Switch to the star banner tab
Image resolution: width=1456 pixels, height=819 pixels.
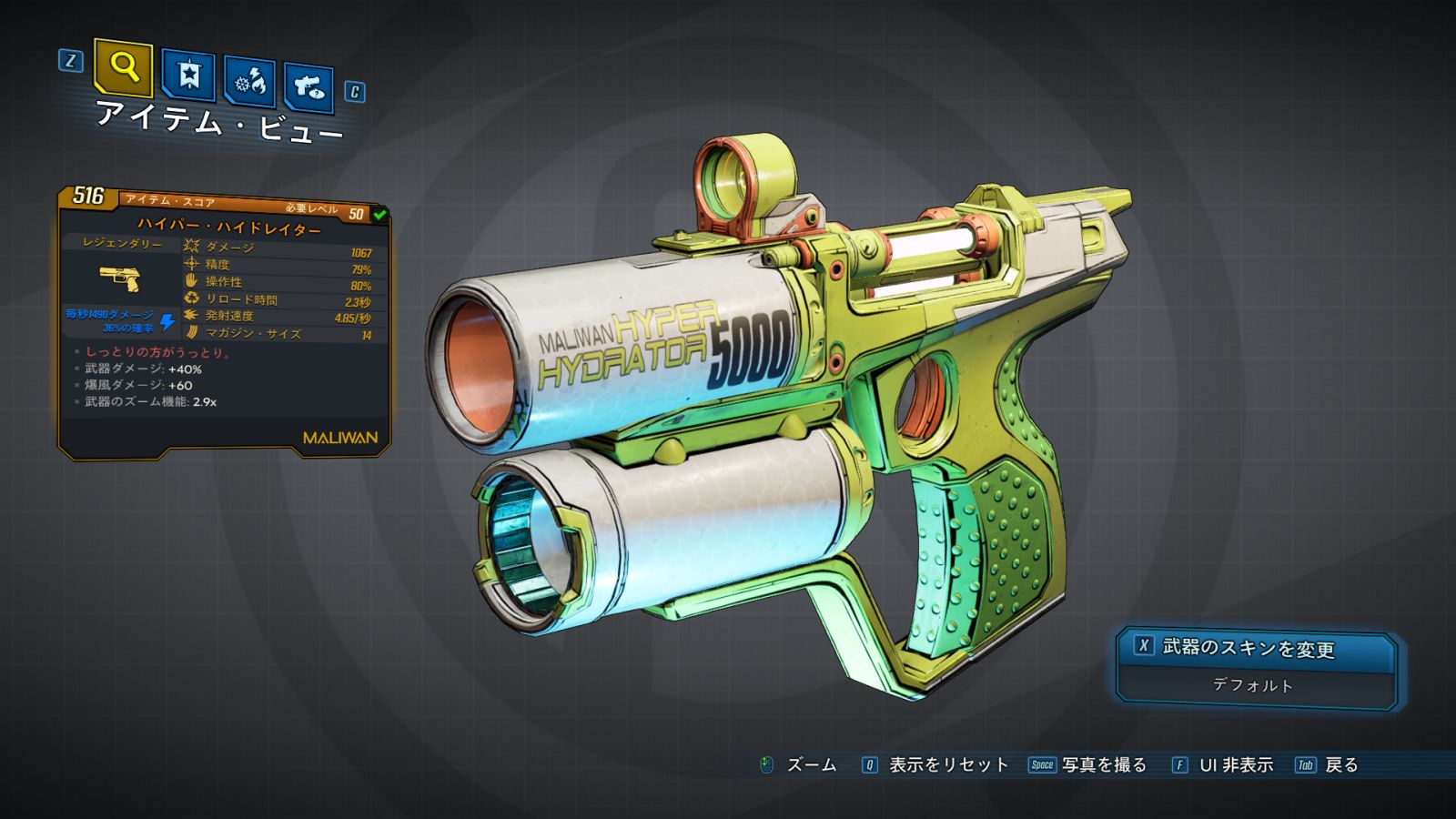point(188,75)
